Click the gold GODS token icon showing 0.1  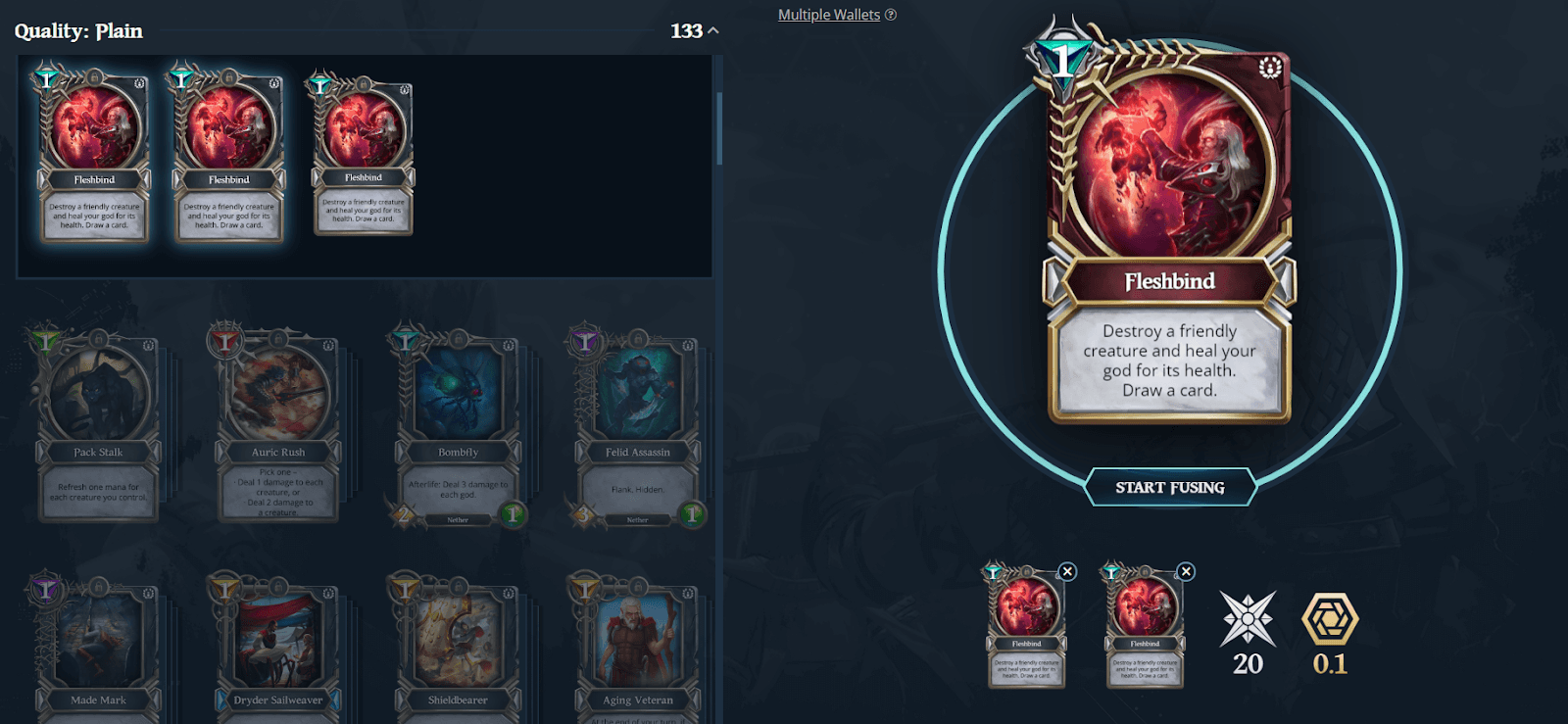click(1329, 618)
